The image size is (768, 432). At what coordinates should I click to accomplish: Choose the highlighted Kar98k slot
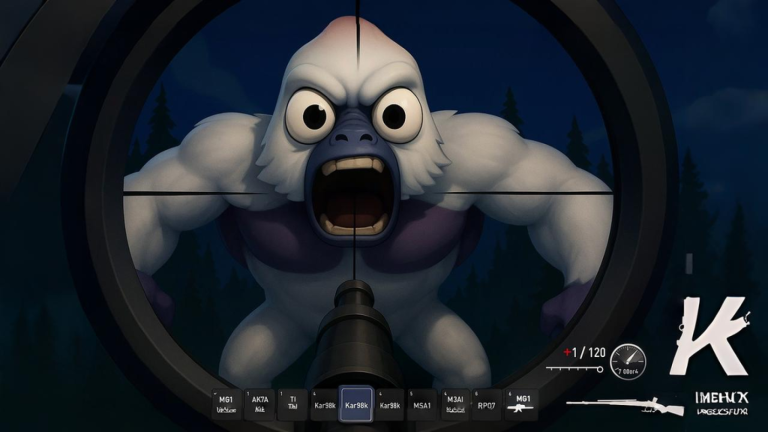356,402
